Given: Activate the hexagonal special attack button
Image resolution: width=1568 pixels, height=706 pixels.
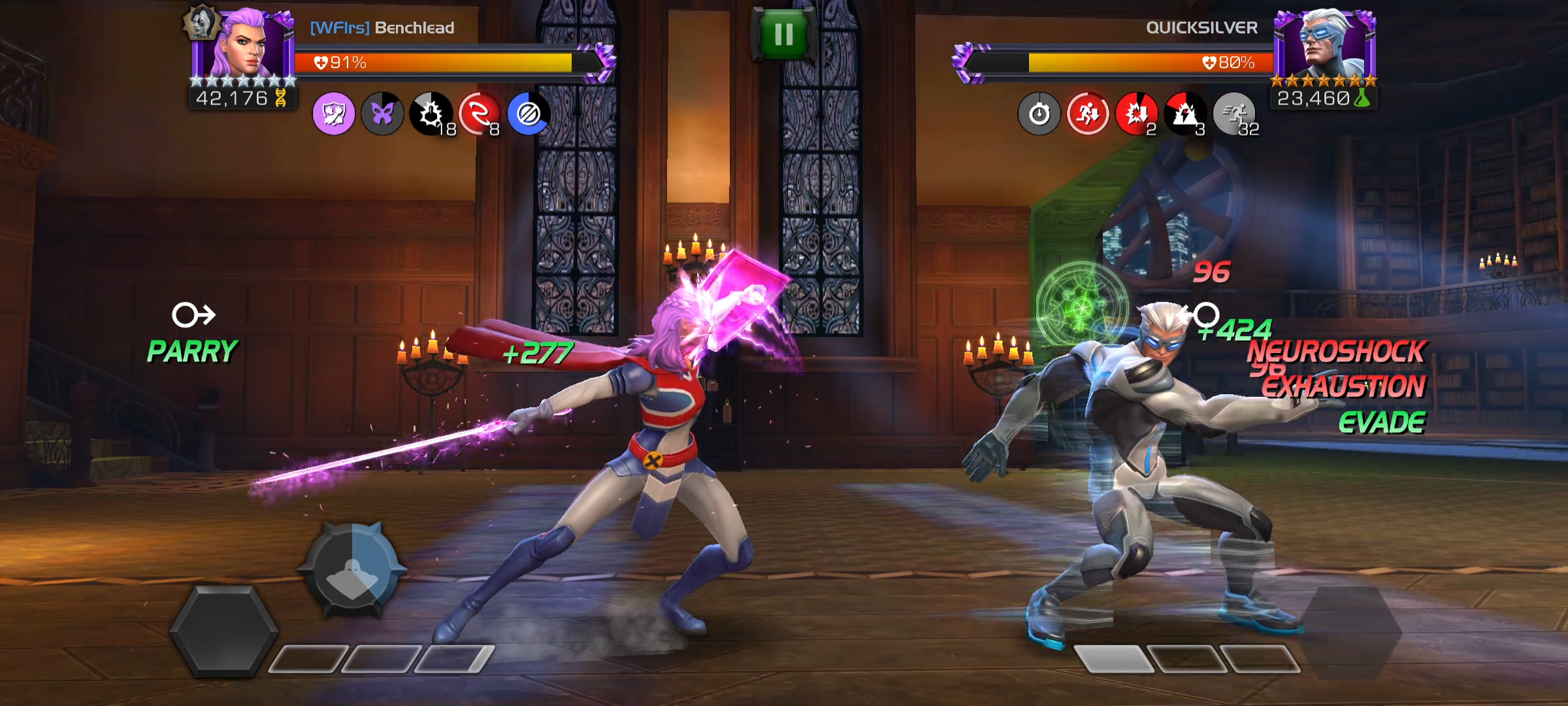Looking at the screenshot, I should 223,630.
